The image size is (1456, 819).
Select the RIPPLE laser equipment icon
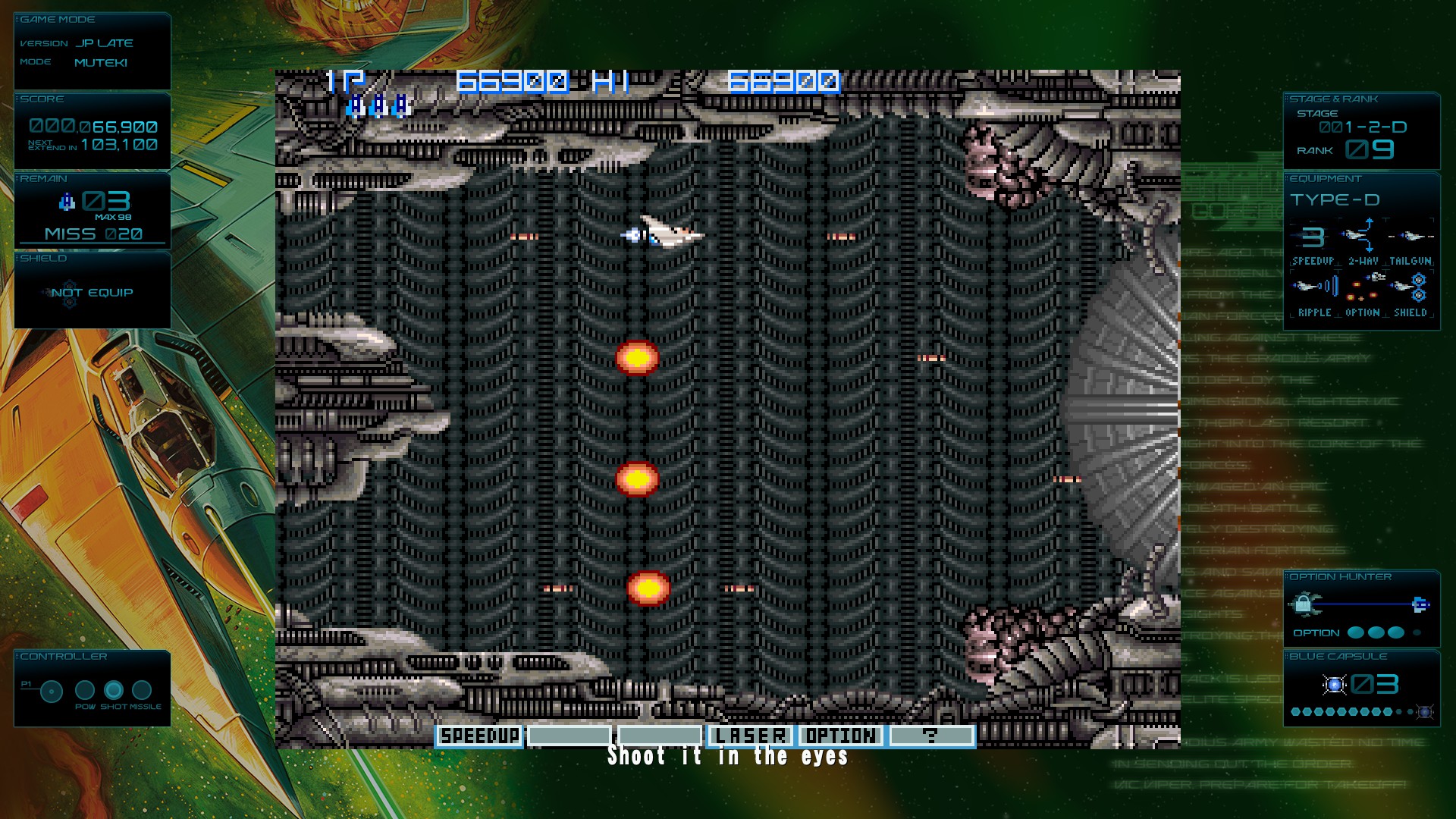(x=1314, y=287)
